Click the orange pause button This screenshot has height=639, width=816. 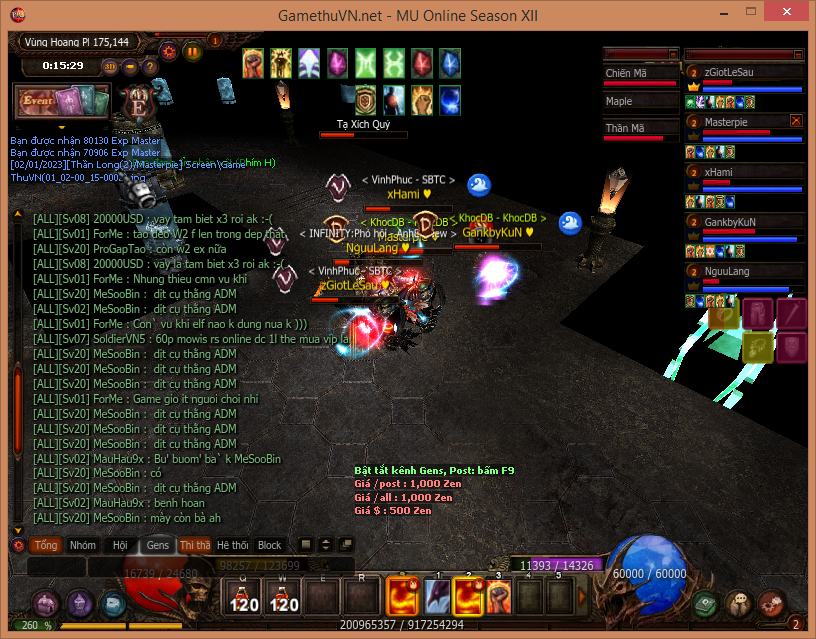(x=192, y=51)
